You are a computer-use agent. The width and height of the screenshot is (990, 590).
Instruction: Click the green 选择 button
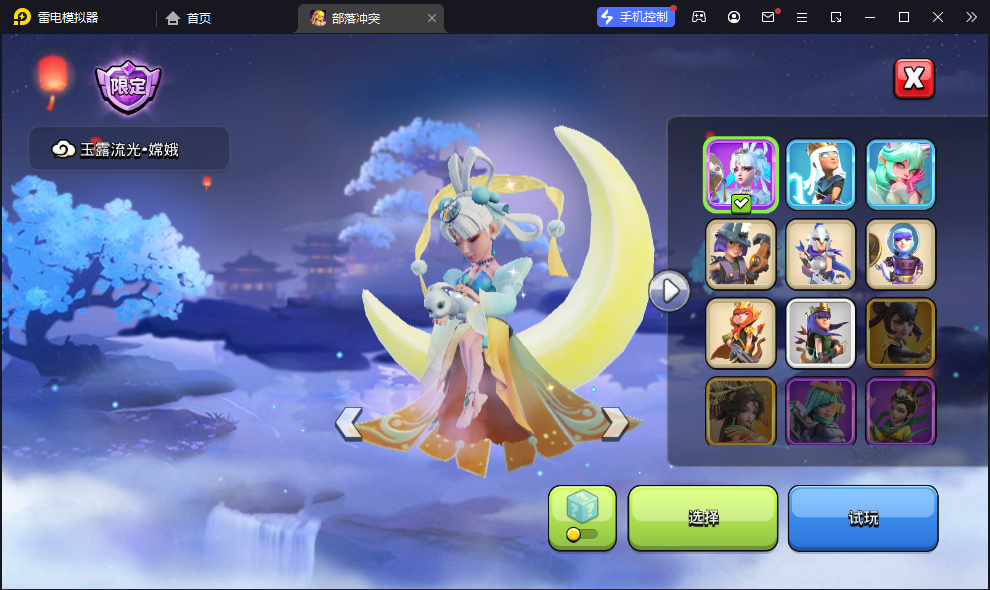coord(703,518)
